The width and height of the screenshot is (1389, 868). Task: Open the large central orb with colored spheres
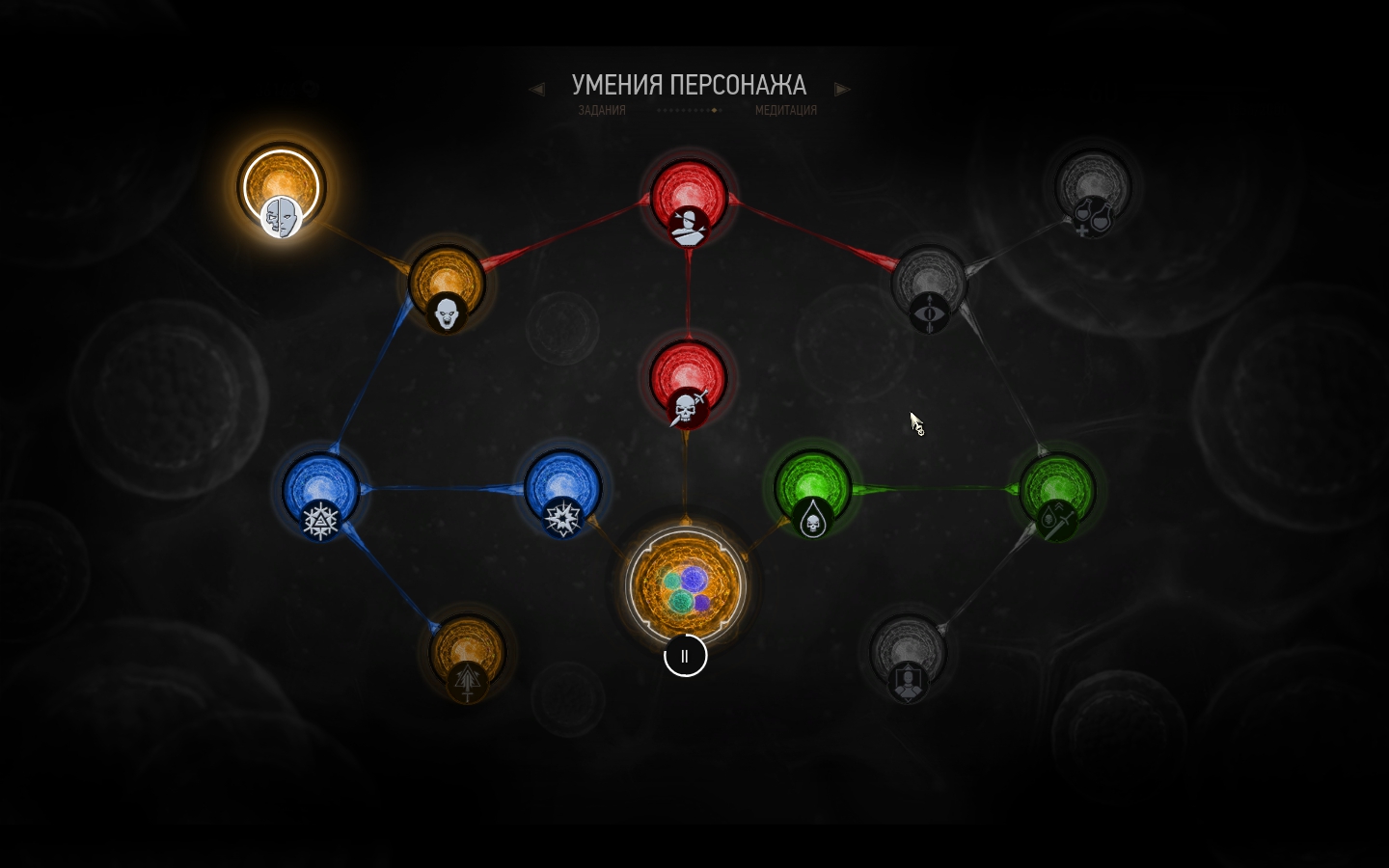(686, 584)
